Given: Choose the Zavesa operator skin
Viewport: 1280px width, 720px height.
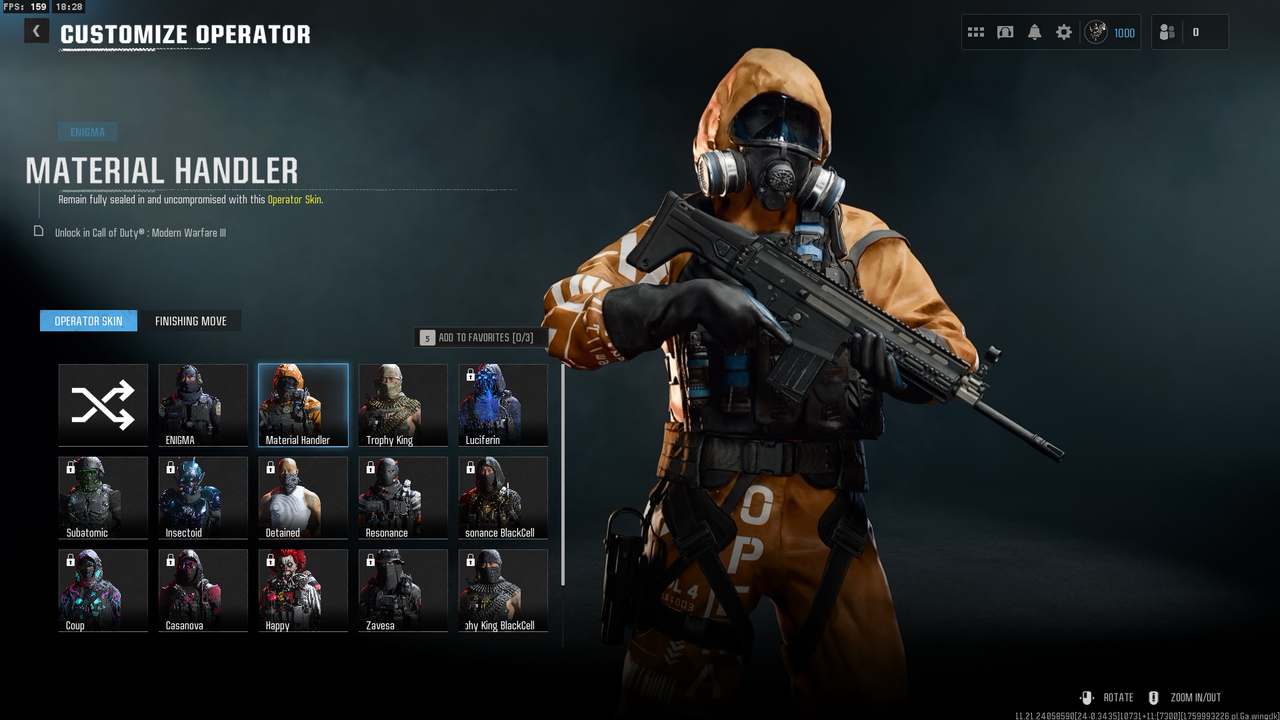Looking at the screenshot, I should pos(403,590).
